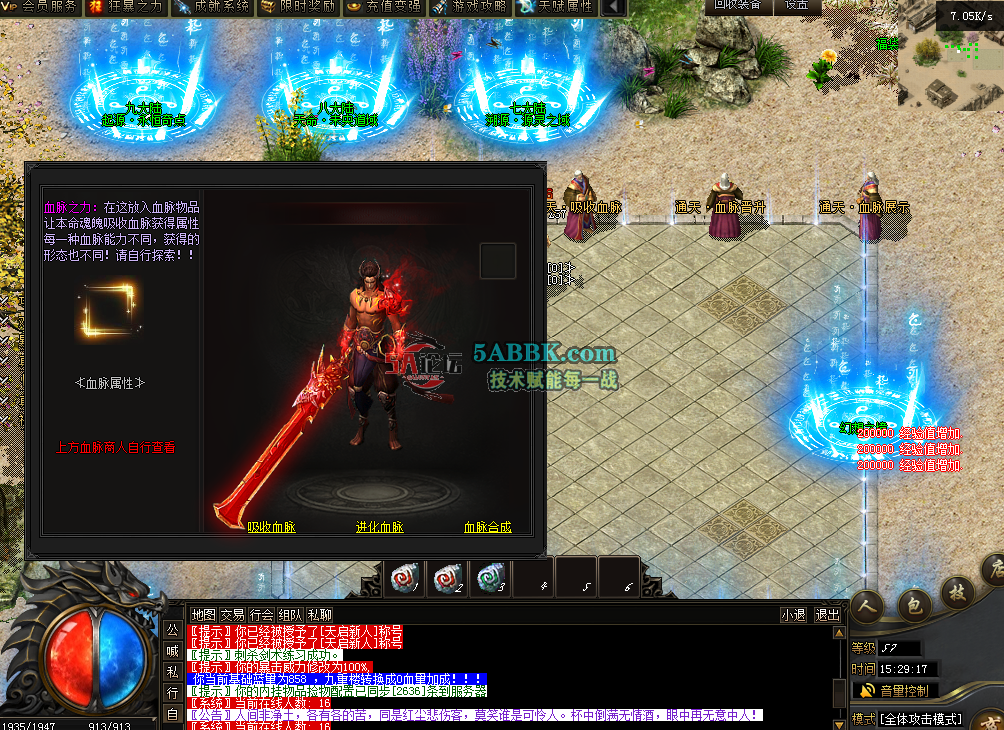Click the 吸收血脉 absorb bloodline link

point(272,527)
